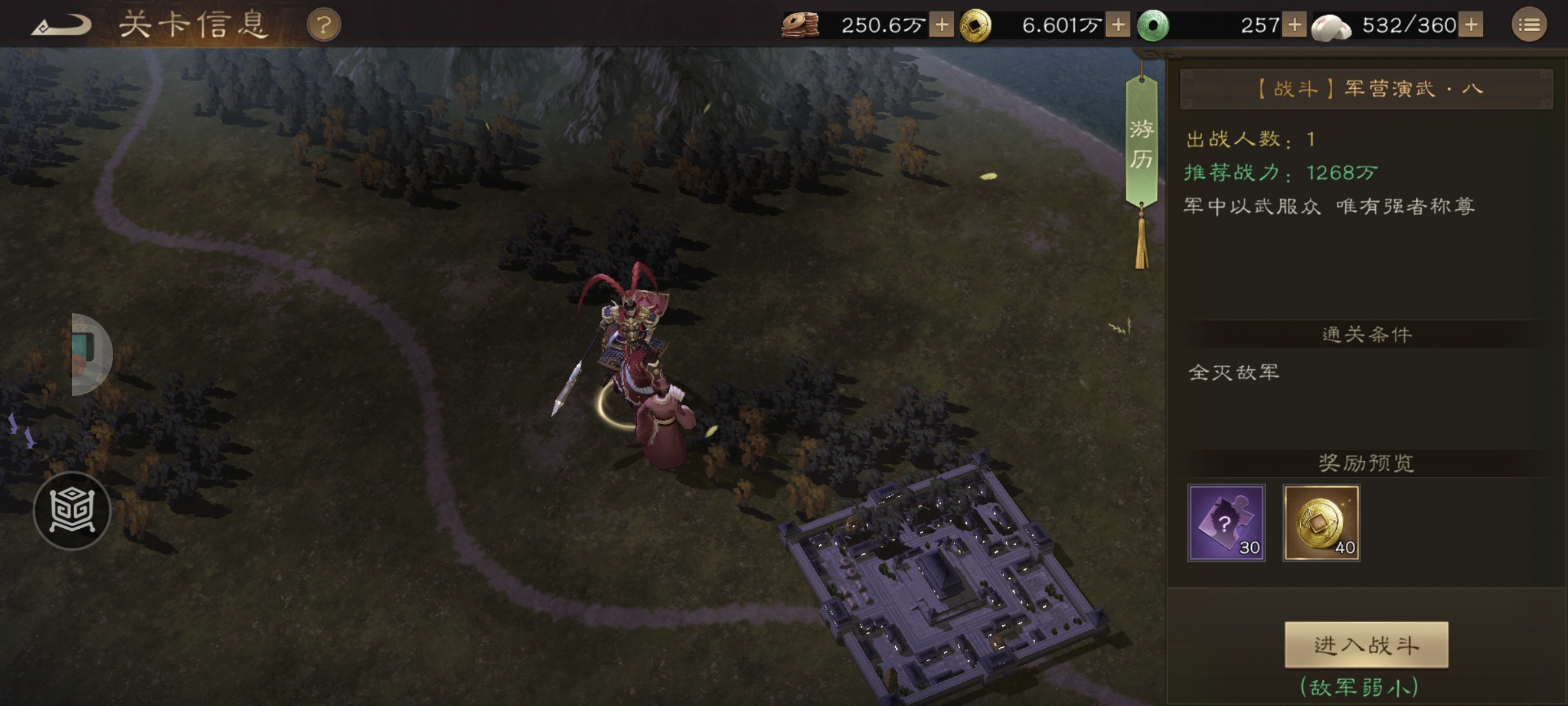The image size is (1568, 706).
Task: Refill steamed bun stamina with plus button
Action: 1471,25
